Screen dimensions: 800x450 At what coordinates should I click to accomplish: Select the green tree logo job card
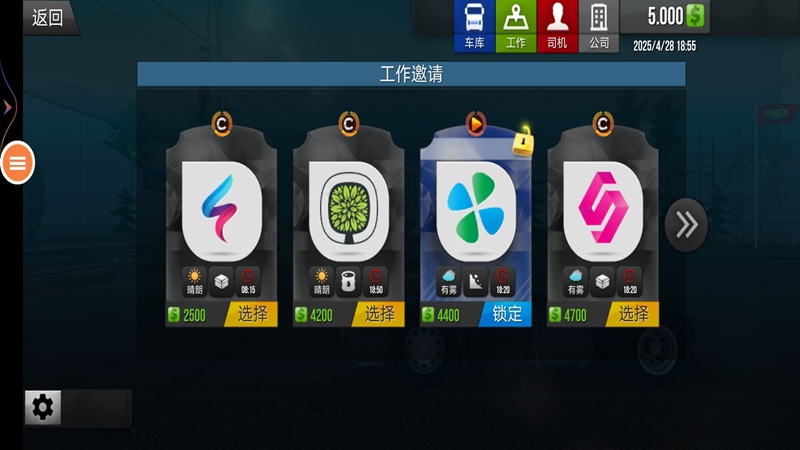[349, 209]
